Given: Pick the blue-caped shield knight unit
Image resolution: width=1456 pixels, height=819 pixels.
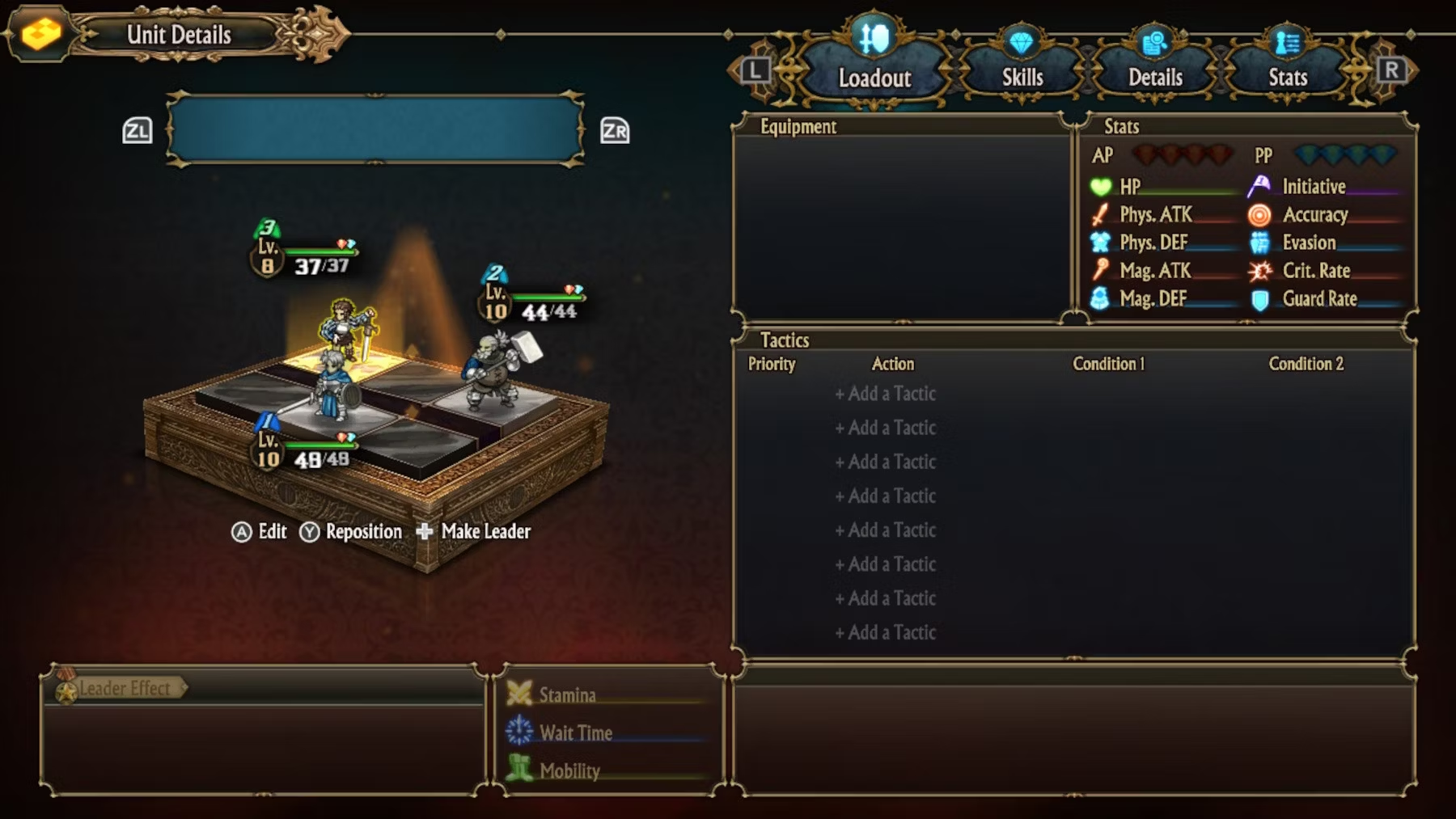Looking at the screenshot, I should pyautogui.click(x=333, y=388).
